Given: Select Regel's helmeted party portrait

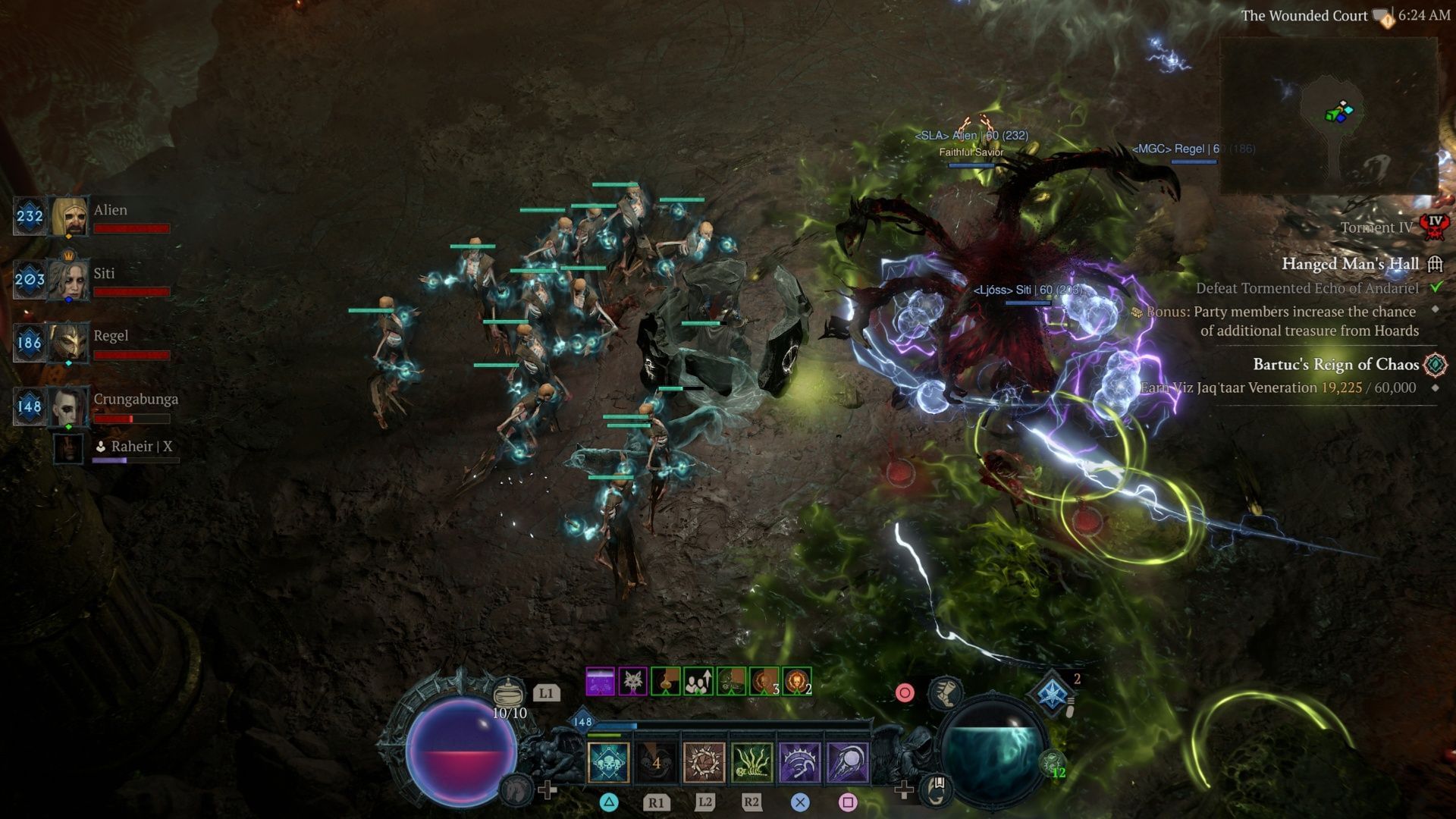Looking at the screenshot, I should 69,343.
